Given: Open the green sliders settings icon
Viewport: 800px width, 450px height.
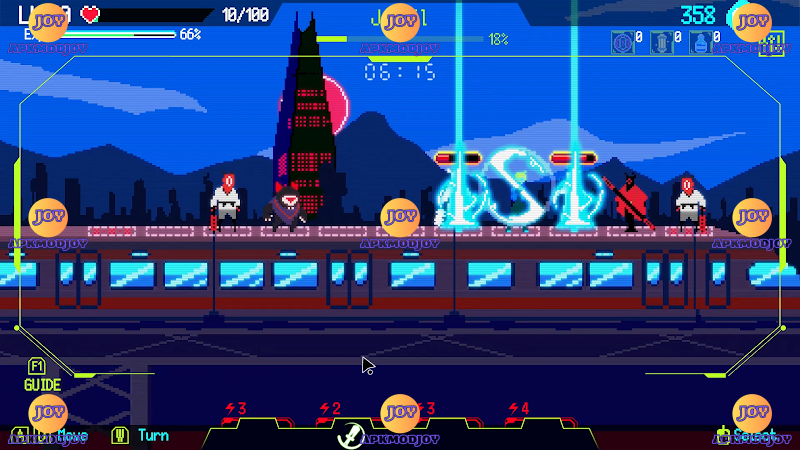Looking at the screenshot, I should 769,44.
